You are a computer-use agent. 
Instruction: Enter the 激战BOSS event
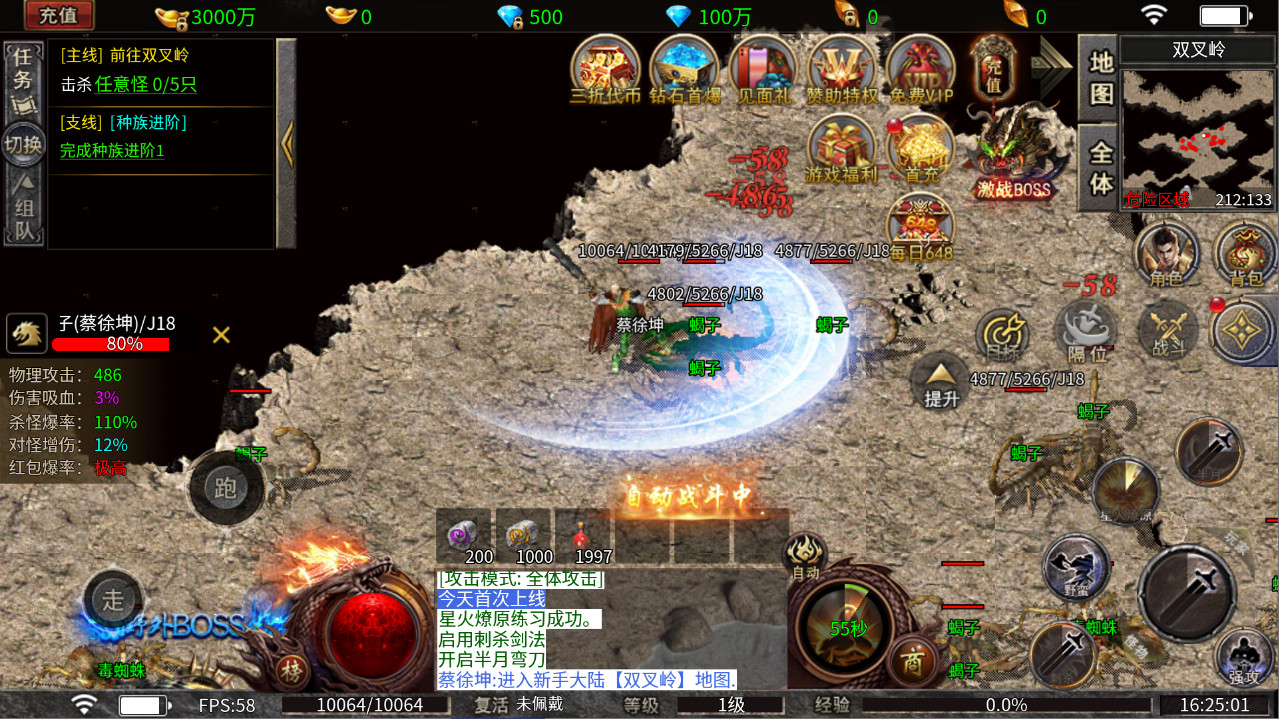(x=1014, y=155)
